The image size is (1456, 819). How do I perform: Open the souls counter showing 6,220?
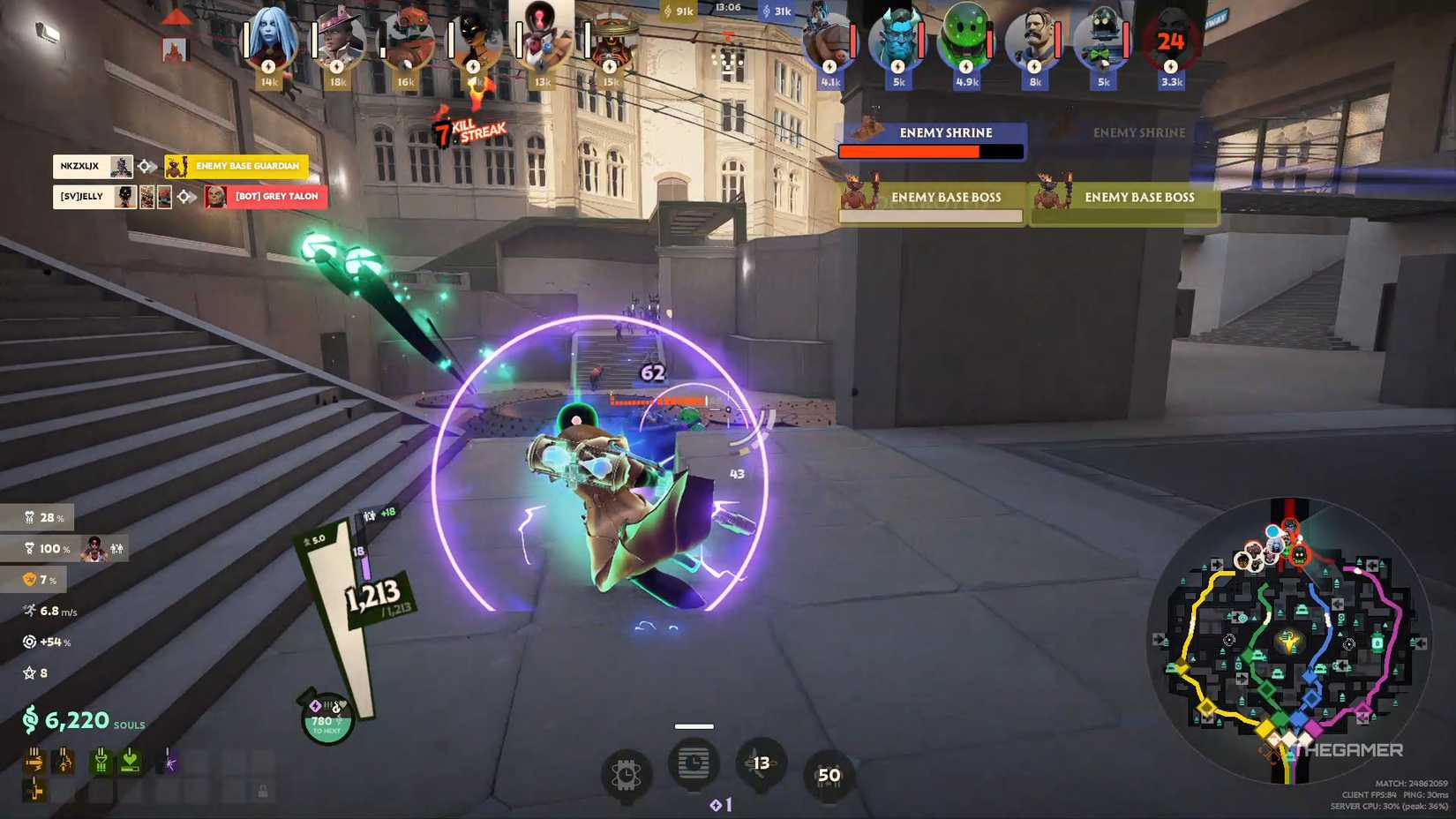(75, 720)
